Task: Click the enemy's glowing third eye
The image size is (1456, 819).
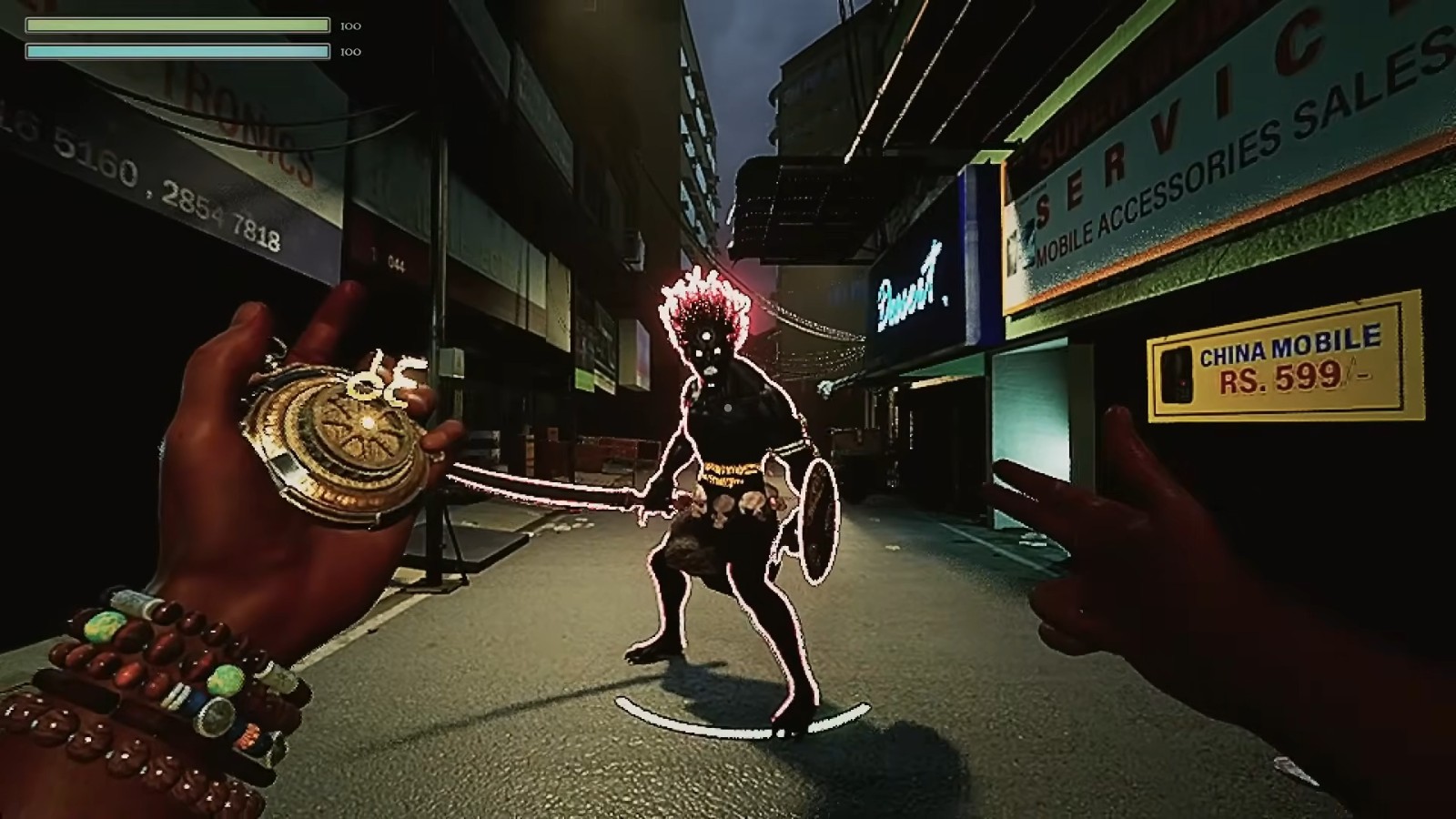Action: pos(706,336)
